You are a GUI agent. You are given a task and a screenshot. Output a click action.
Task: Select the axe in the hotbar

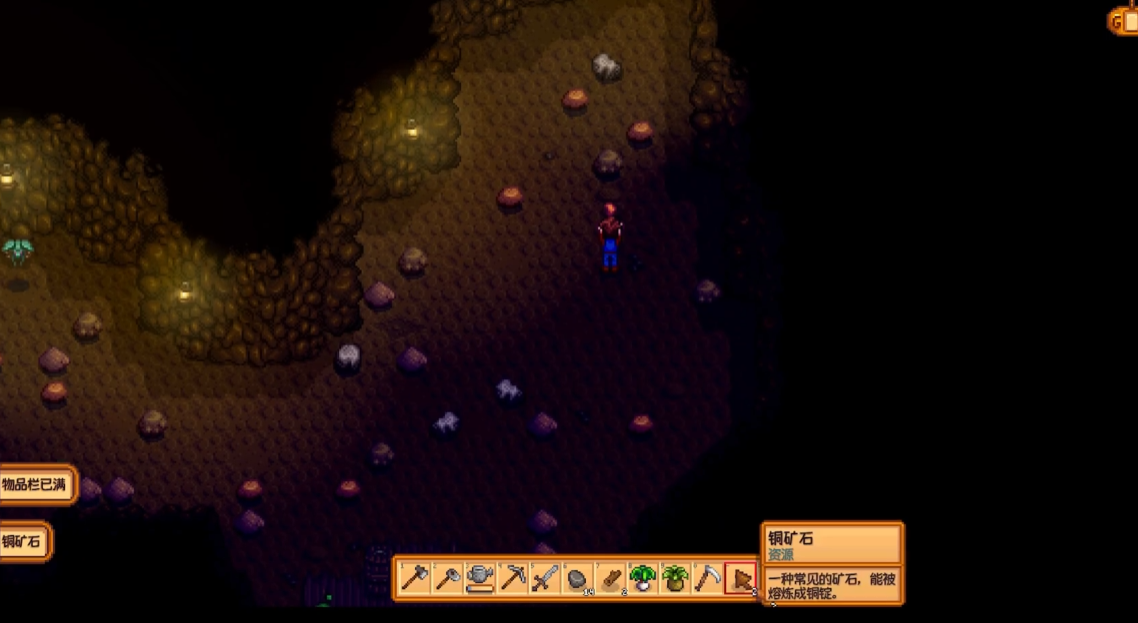[415, 578]
